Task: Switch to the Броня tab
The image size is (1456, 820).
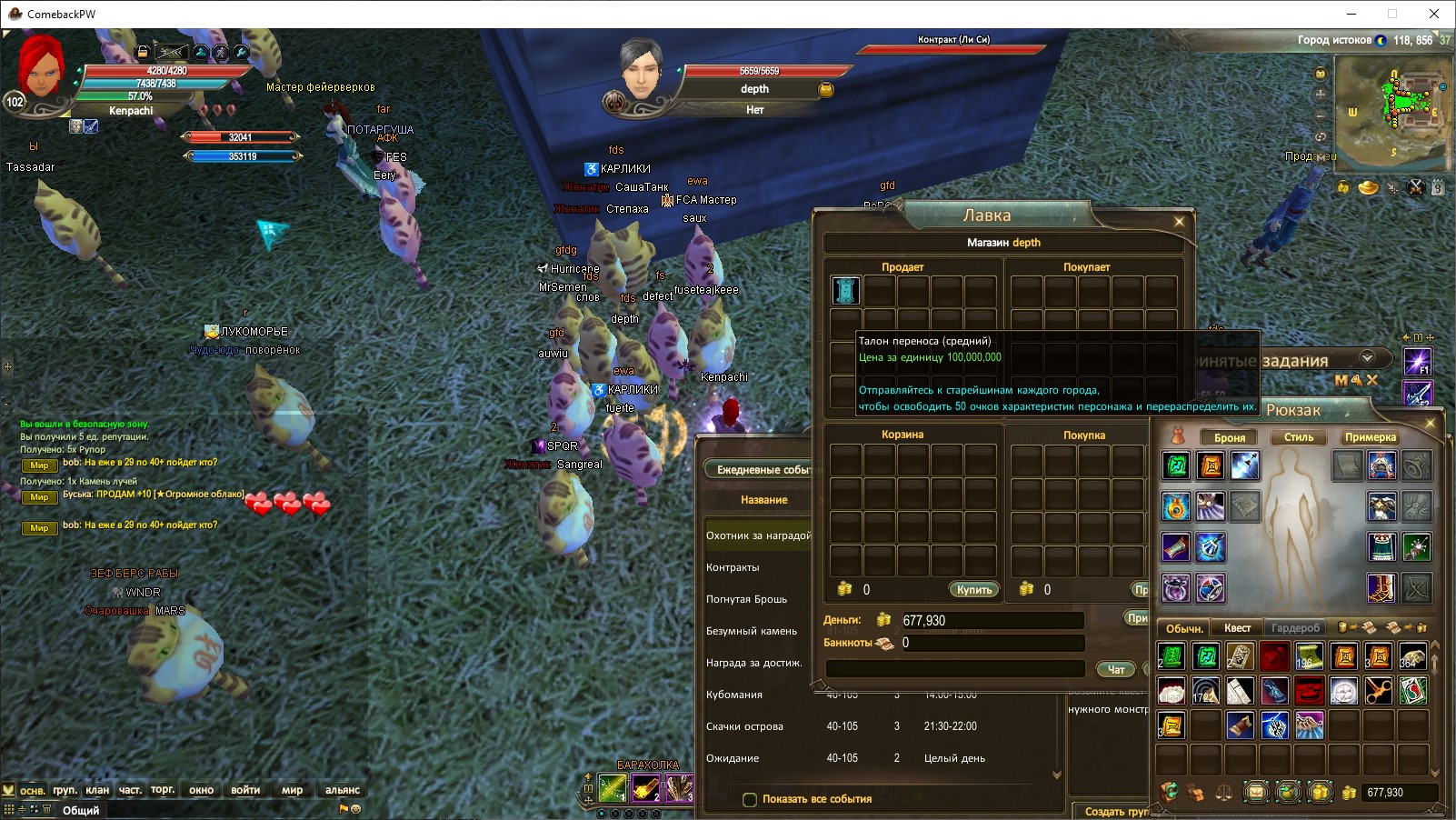Action: coord(1229,437)
